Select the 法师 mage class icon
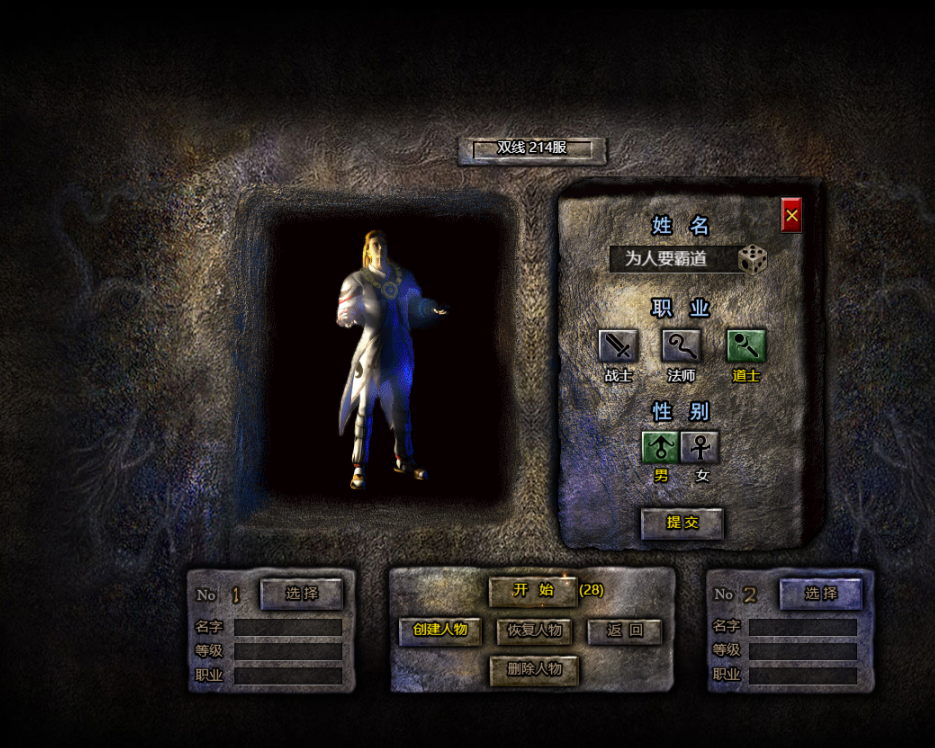 point(681,346)
